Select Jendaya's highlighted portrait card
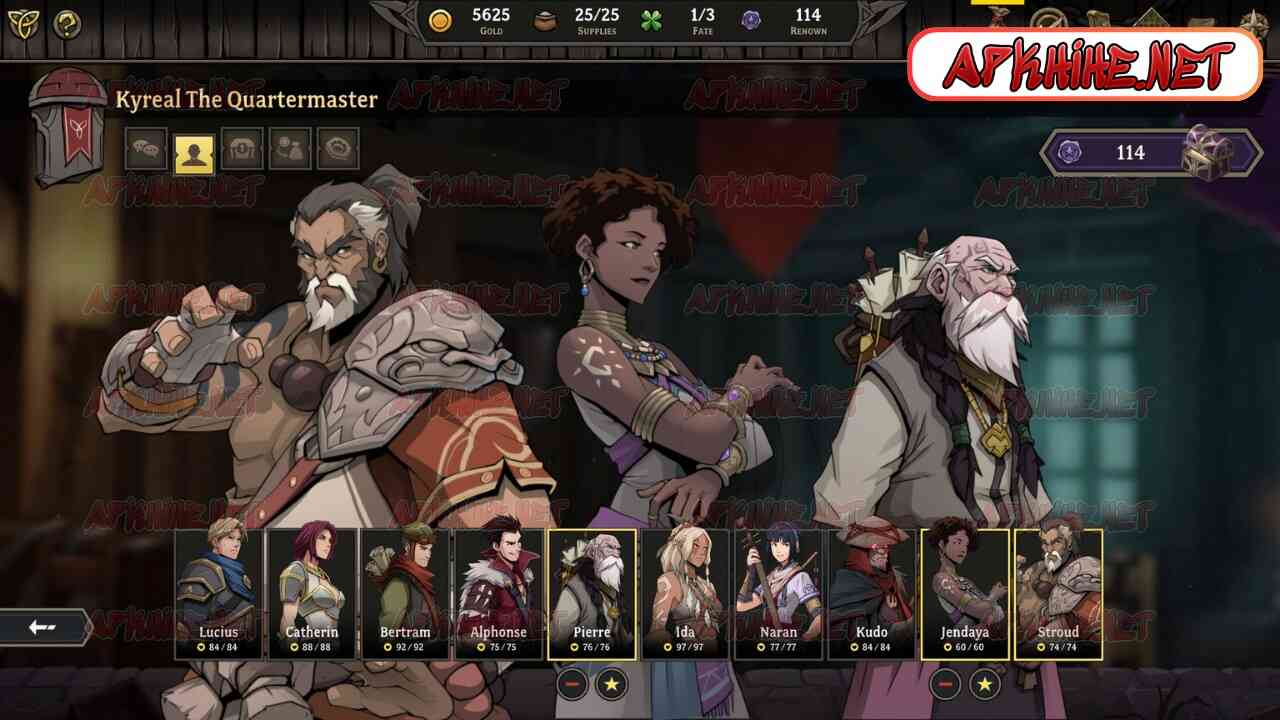Image resolution: width=1280 pixels, height=720 pixels. pyautogui.click(x=965, y=593)
